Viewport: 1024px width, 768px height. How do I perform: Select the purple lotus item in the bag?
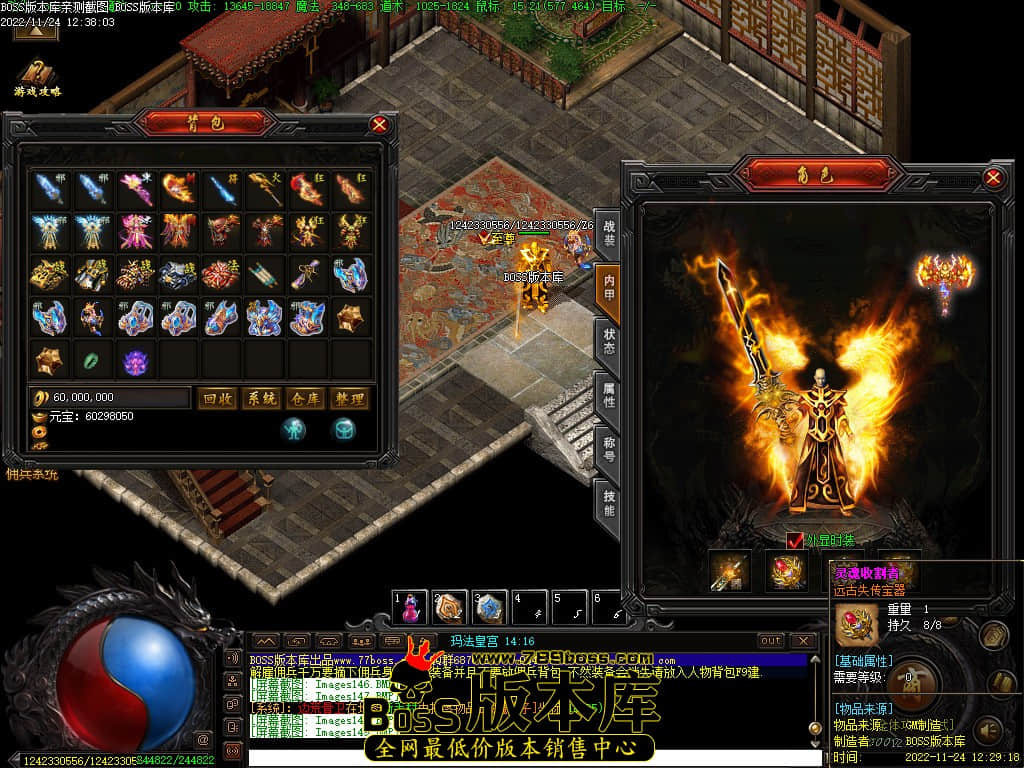[134, 359]
